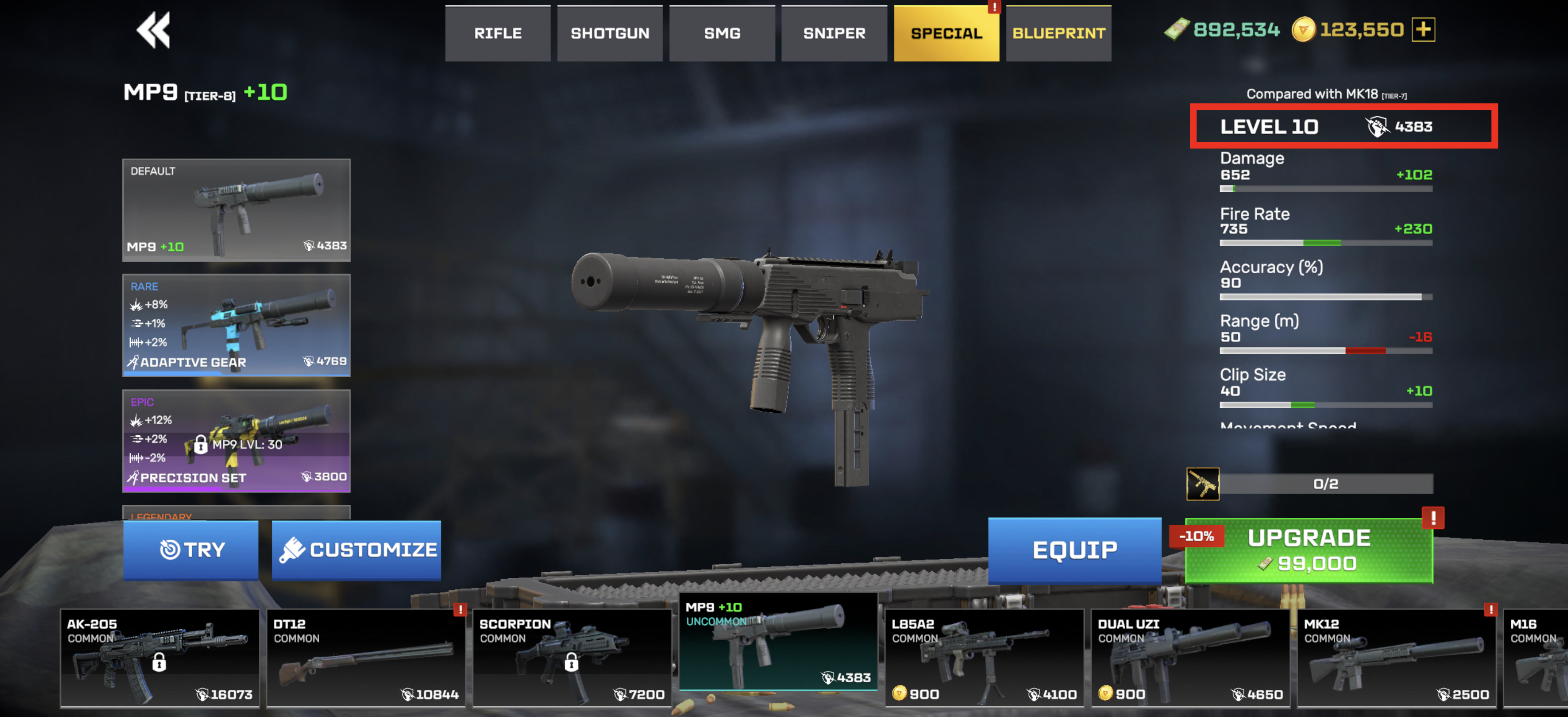Viewport: 1568px width, 717px height.
Task: Switch to the Rifle tab
Action: 497,34
